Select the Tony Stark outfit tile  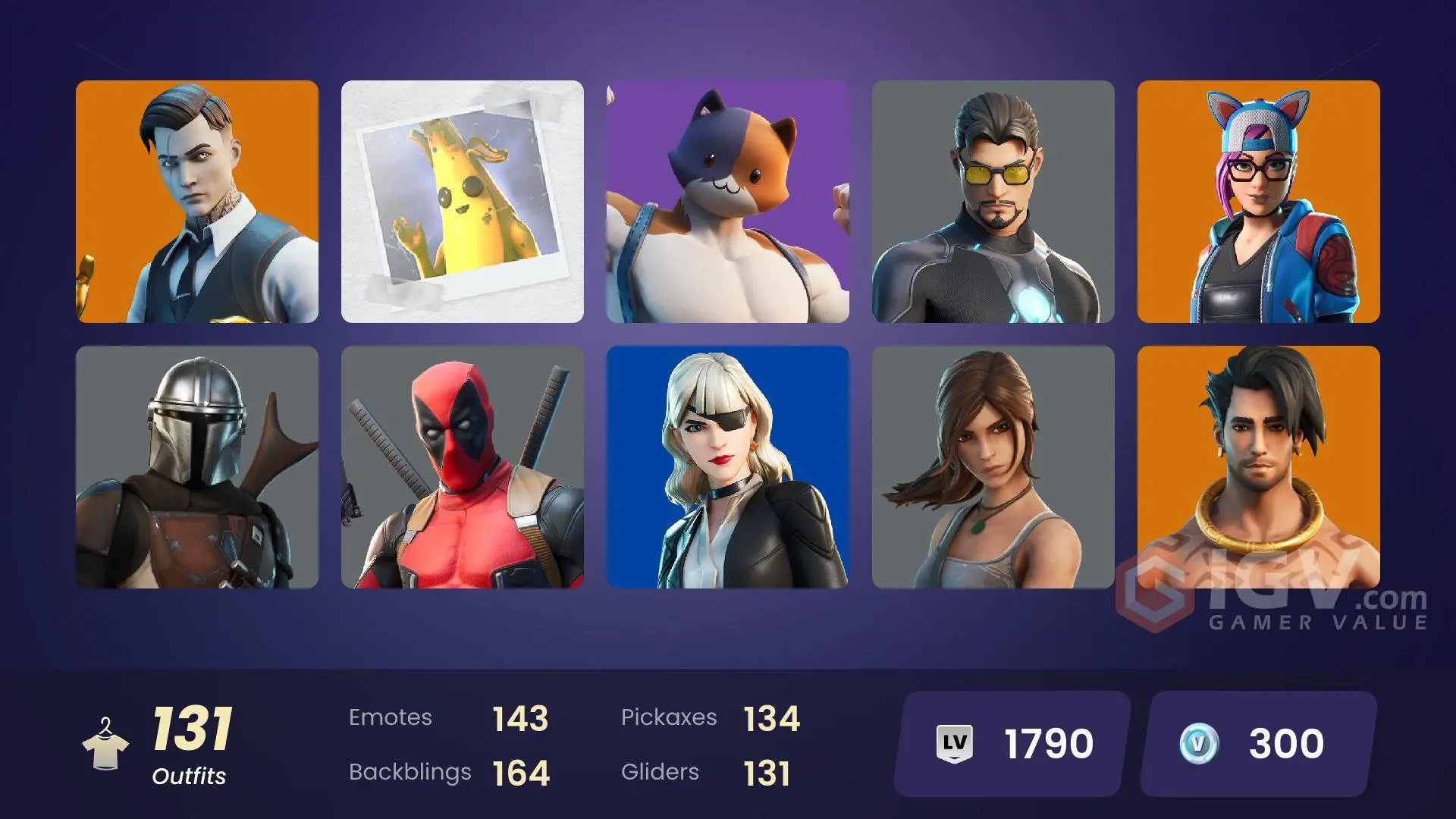pyautogui.click(x=993, y=202)
